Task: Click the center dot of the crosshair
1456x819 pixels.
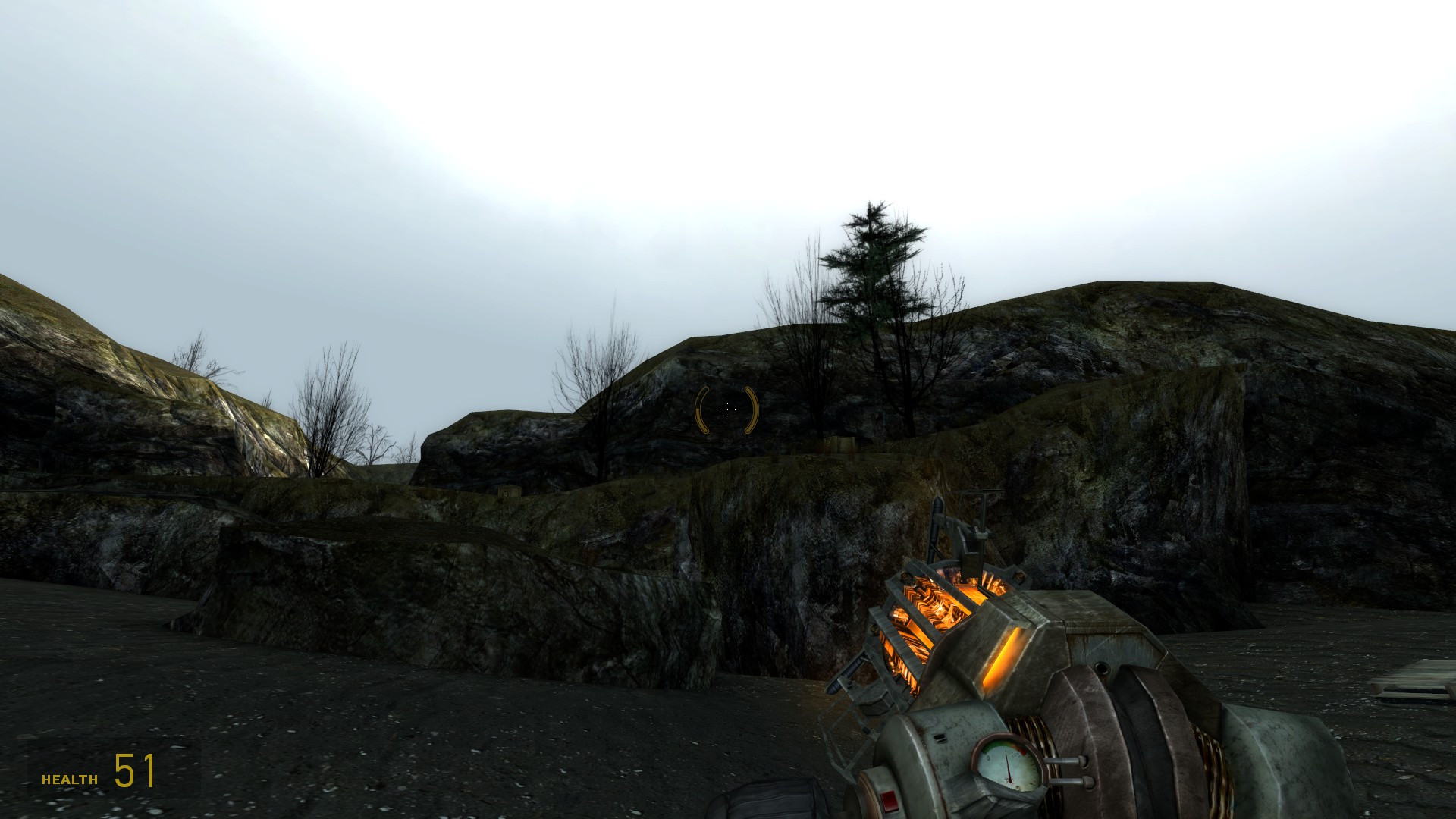Action: point(726,410)
